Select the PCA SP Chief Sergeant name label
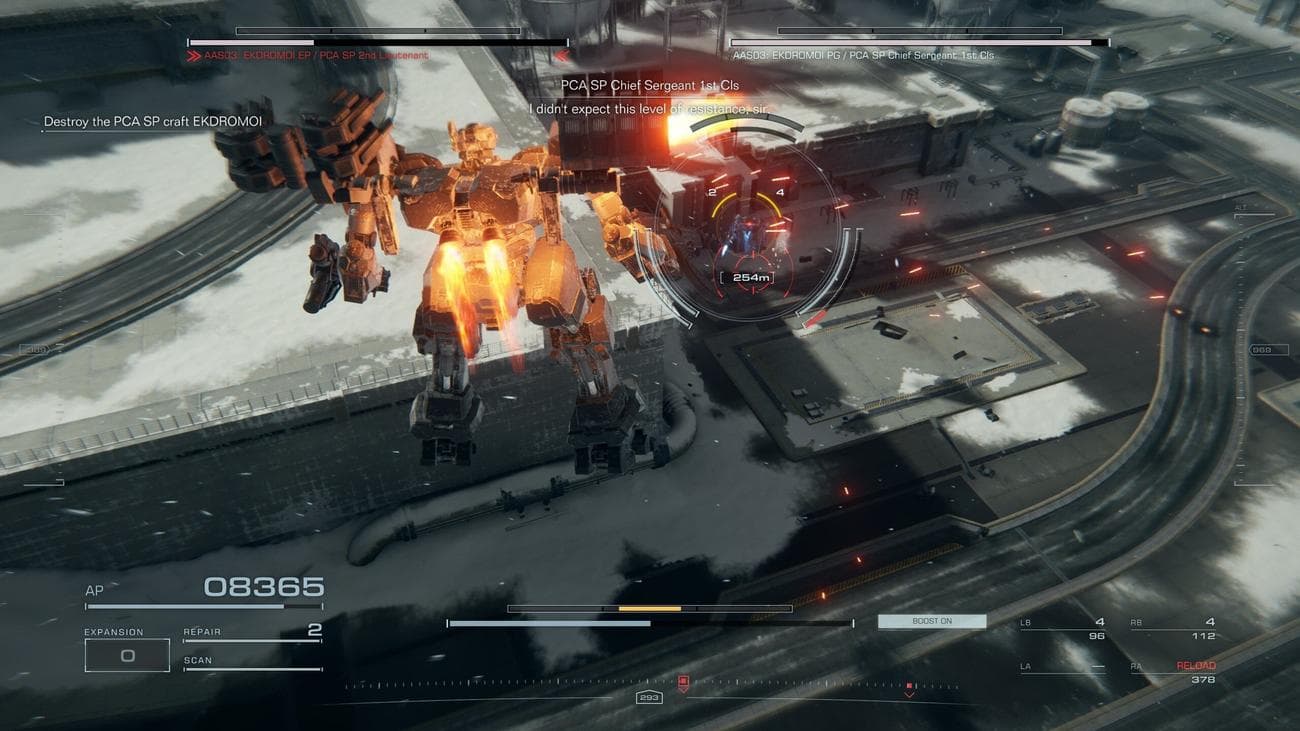The image size is (1300, 731). (648, 88)
